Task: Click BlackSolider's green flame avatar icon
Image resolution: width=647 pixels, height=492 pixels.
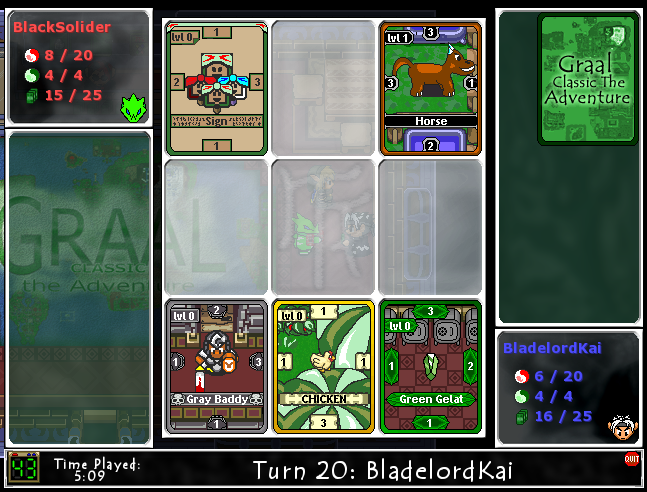Action: point(131,106)
